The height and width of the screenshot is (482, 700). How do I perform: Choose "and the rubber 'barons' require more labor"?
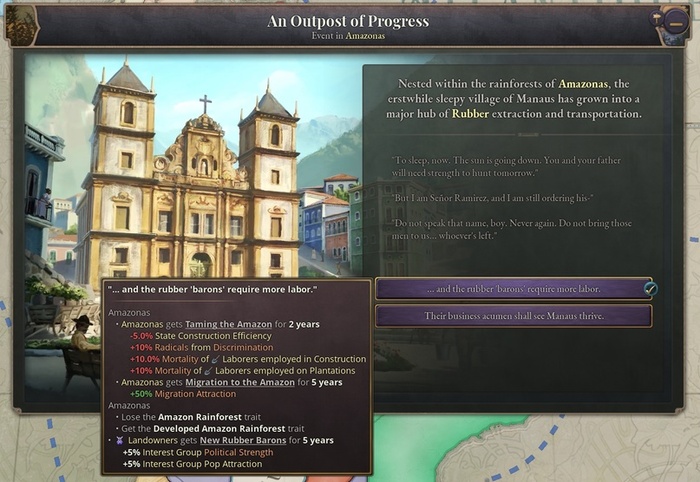click(513, 289)
